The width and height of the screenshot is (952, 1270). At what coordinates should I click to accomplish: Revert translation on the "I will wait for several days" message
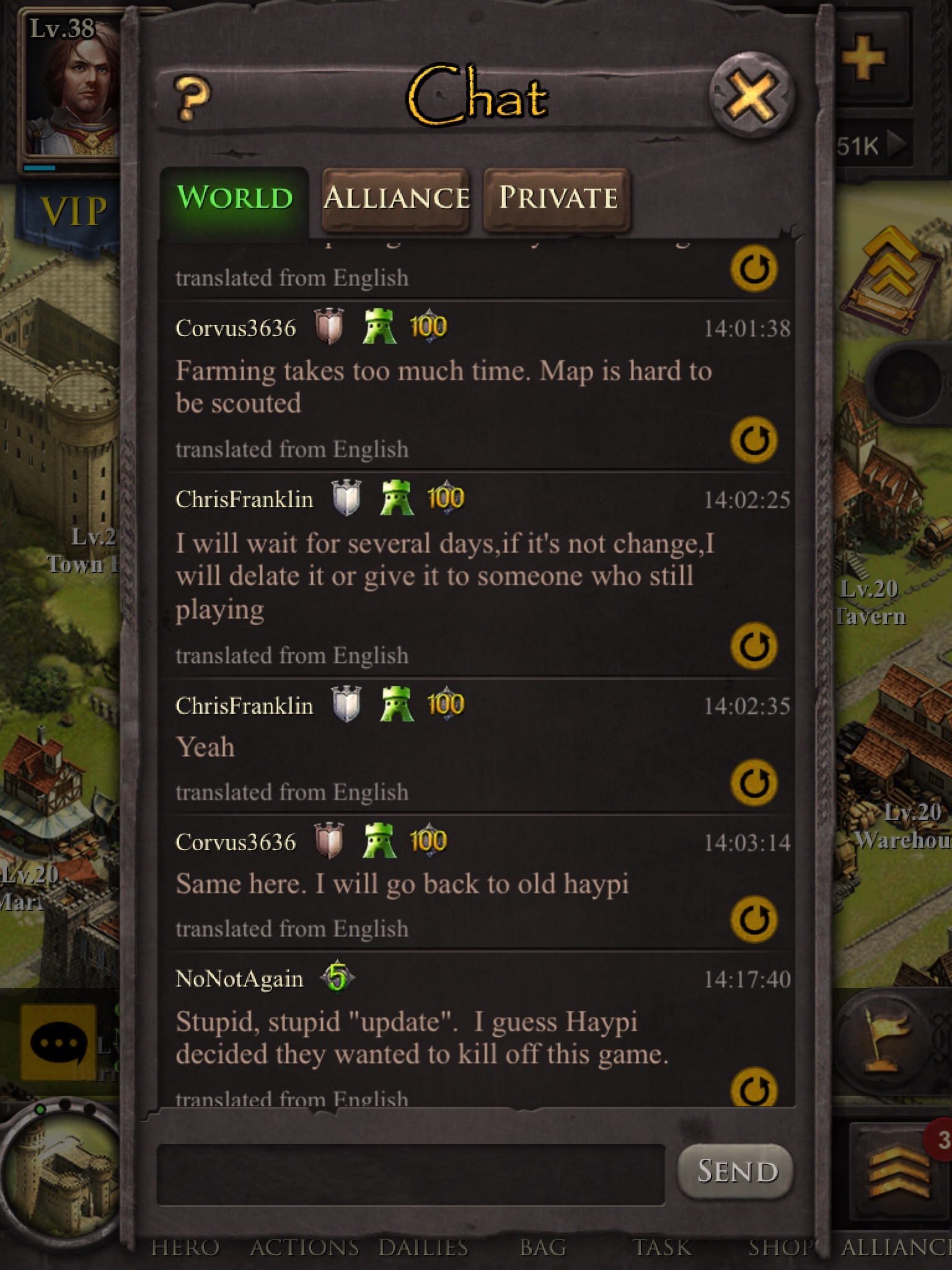tap(754, 646)
